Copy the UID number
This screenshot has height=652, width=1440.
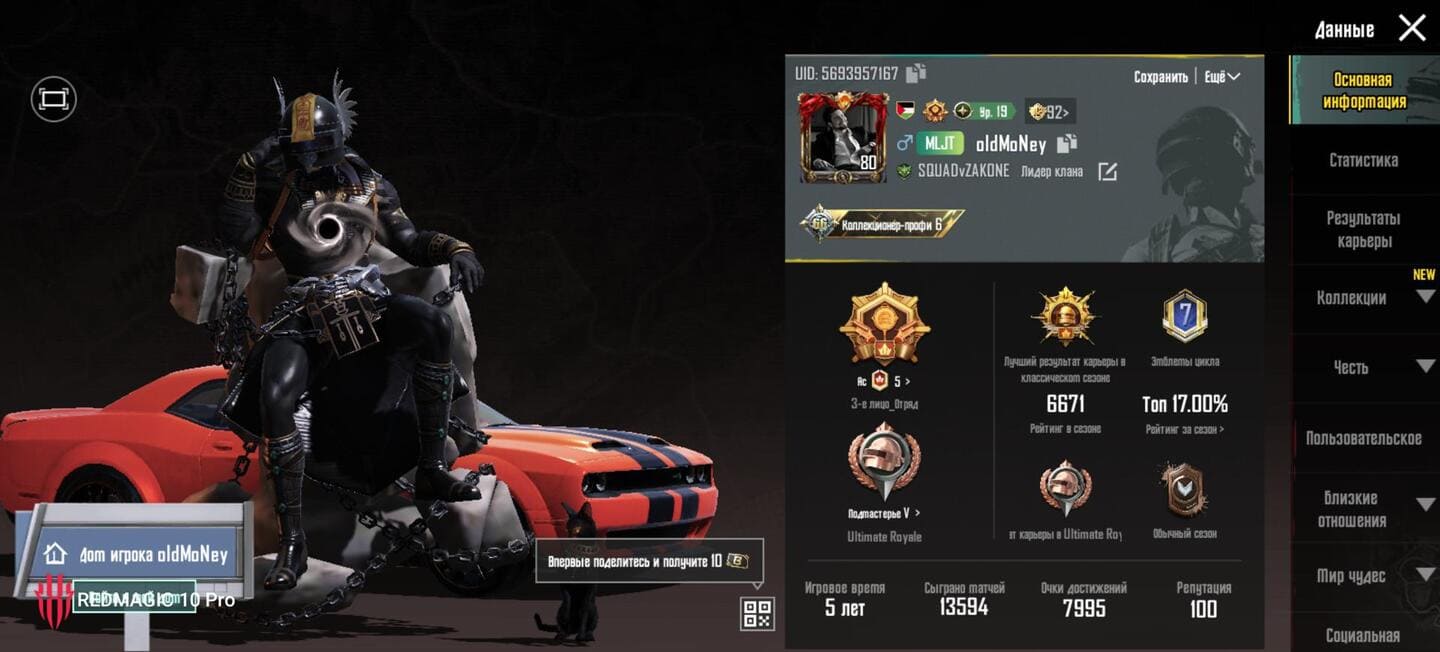(916, 73)
